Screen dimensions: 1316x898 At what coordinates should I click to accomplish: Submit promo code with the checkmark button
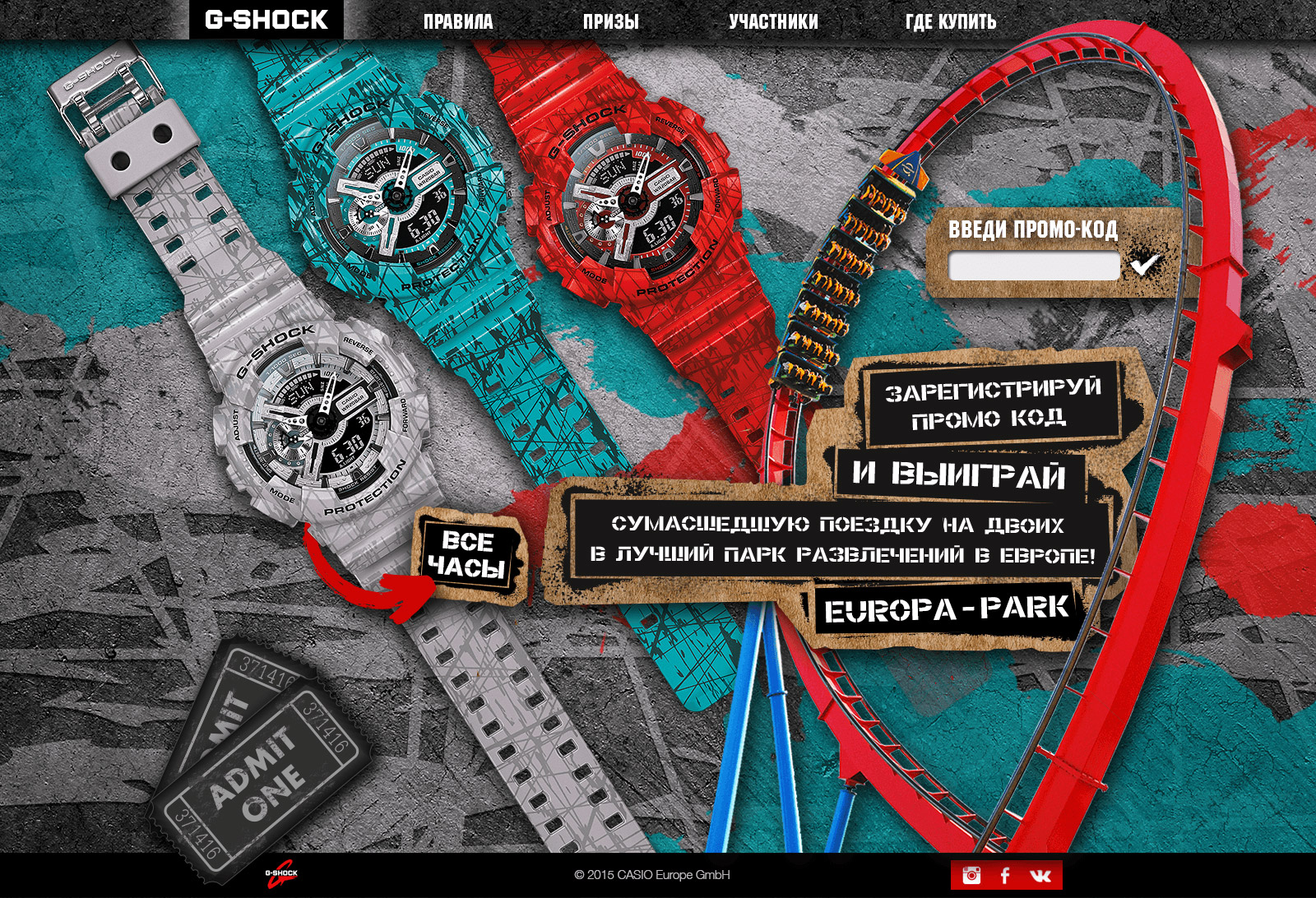(x=1145, y=264)
